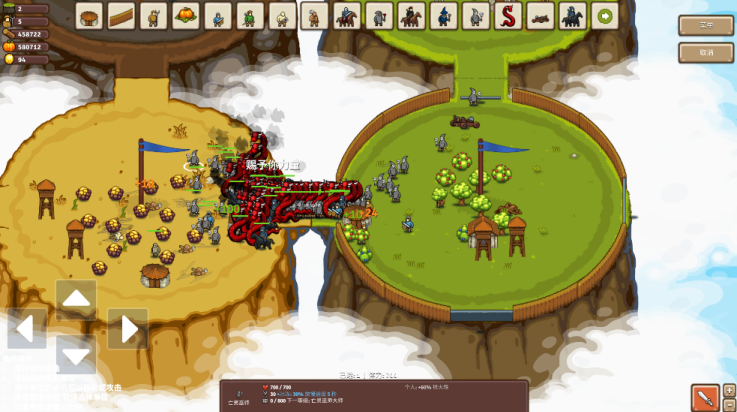This screenshot has width=737, height=412.
Task: Activate the orange sword attack button
Action: [x=704, y=397]
